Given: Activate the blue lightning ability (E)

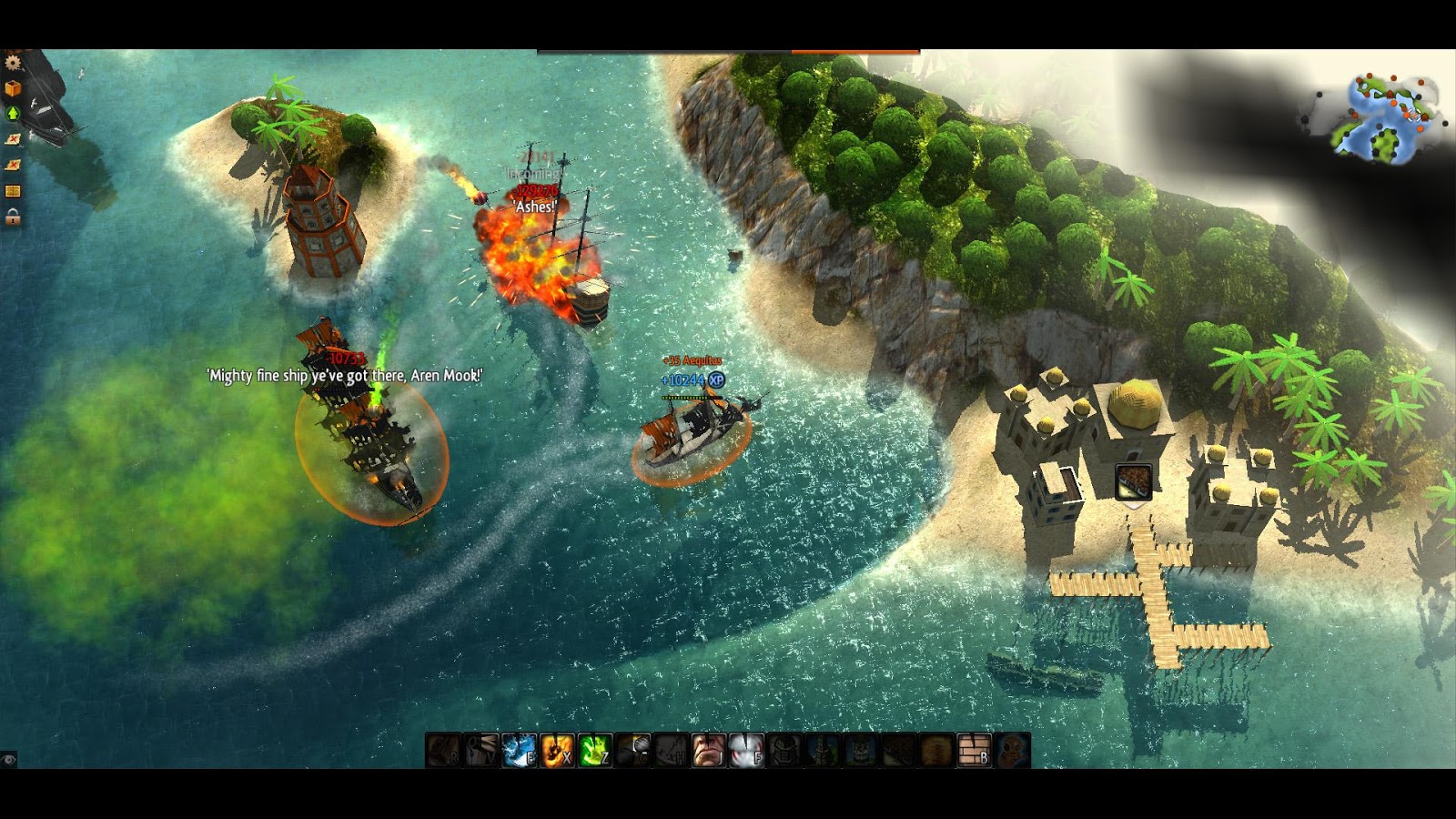Looking at the screenshot, I should pyautogui.click(x=519, y=751).
